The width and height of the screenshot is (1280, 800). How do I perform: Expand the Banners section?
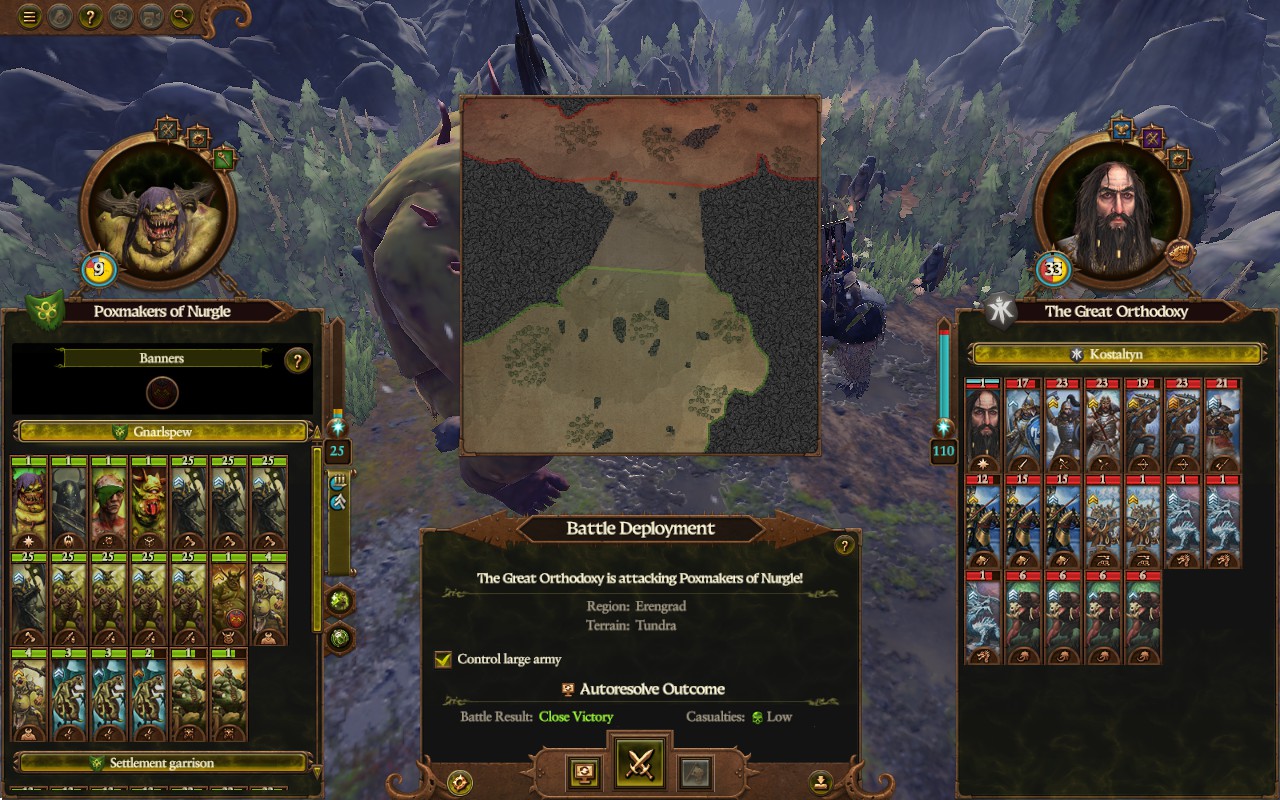(x=160, y=357)
